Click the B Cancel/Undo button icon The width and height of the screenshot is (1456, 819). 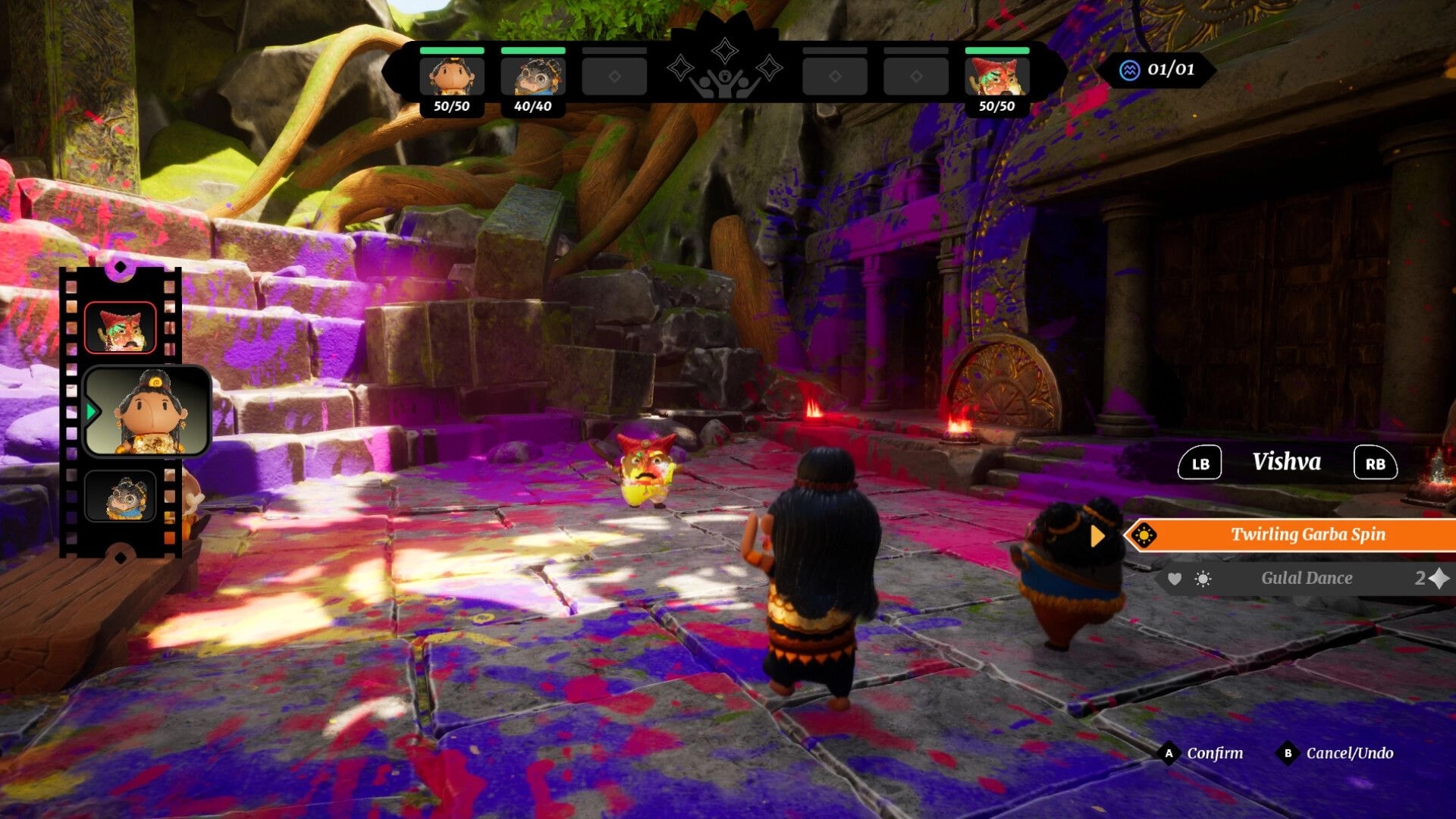pyautogui.click(x=1287, y=754)
